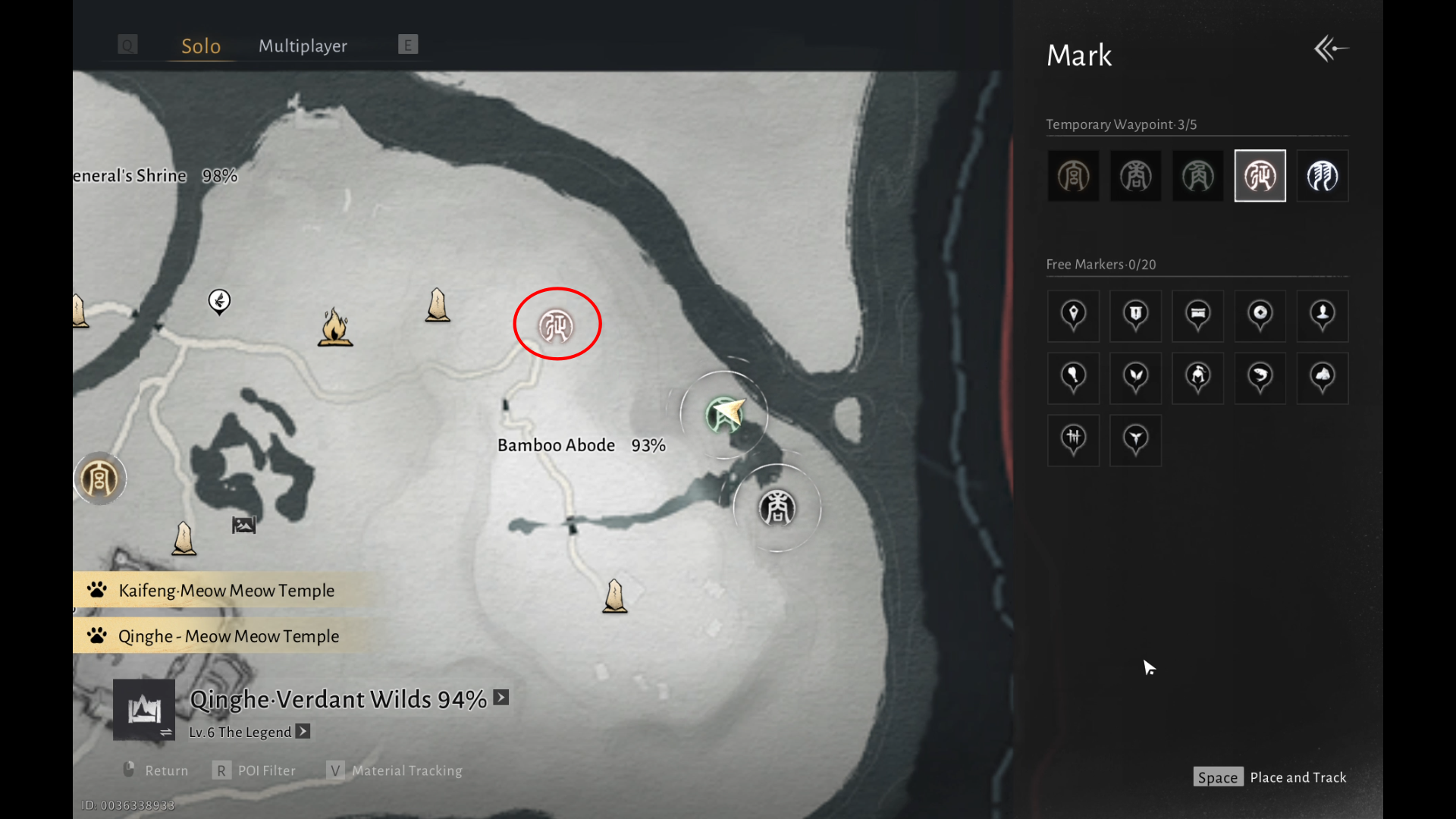Select the person bust free marker
1456x819 pixels.
pyautogui.click(x=1322, y=315)
